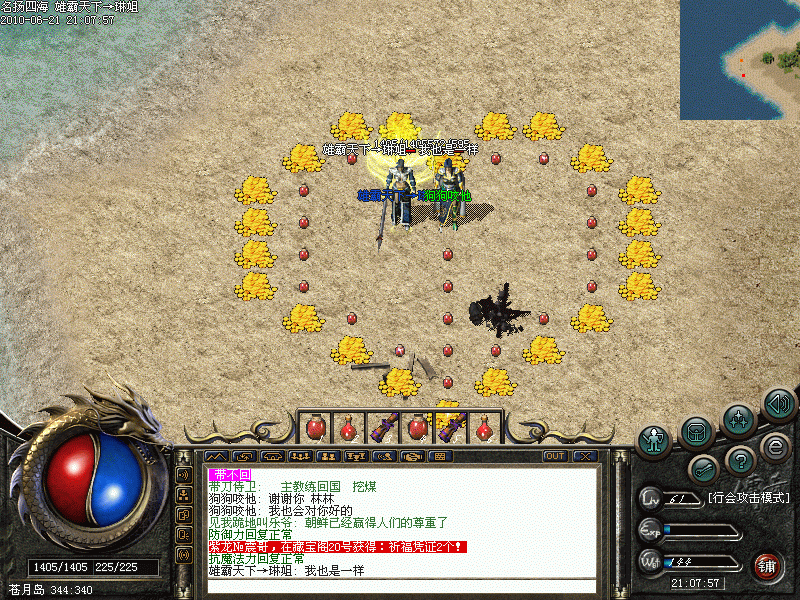Use the purple scroll in belt slot 5
Viewport: 800px width, 600px height.
point(449,428)
